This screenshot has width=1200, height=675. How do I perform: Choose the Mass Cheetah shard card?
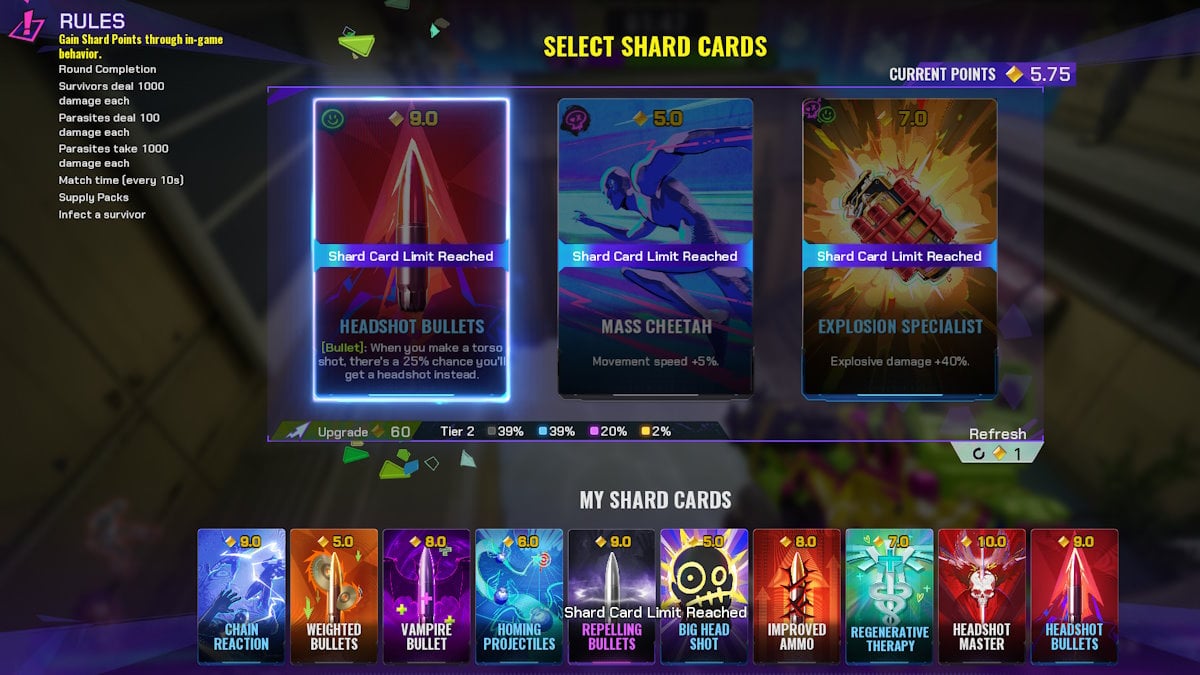tap(655, 250)
